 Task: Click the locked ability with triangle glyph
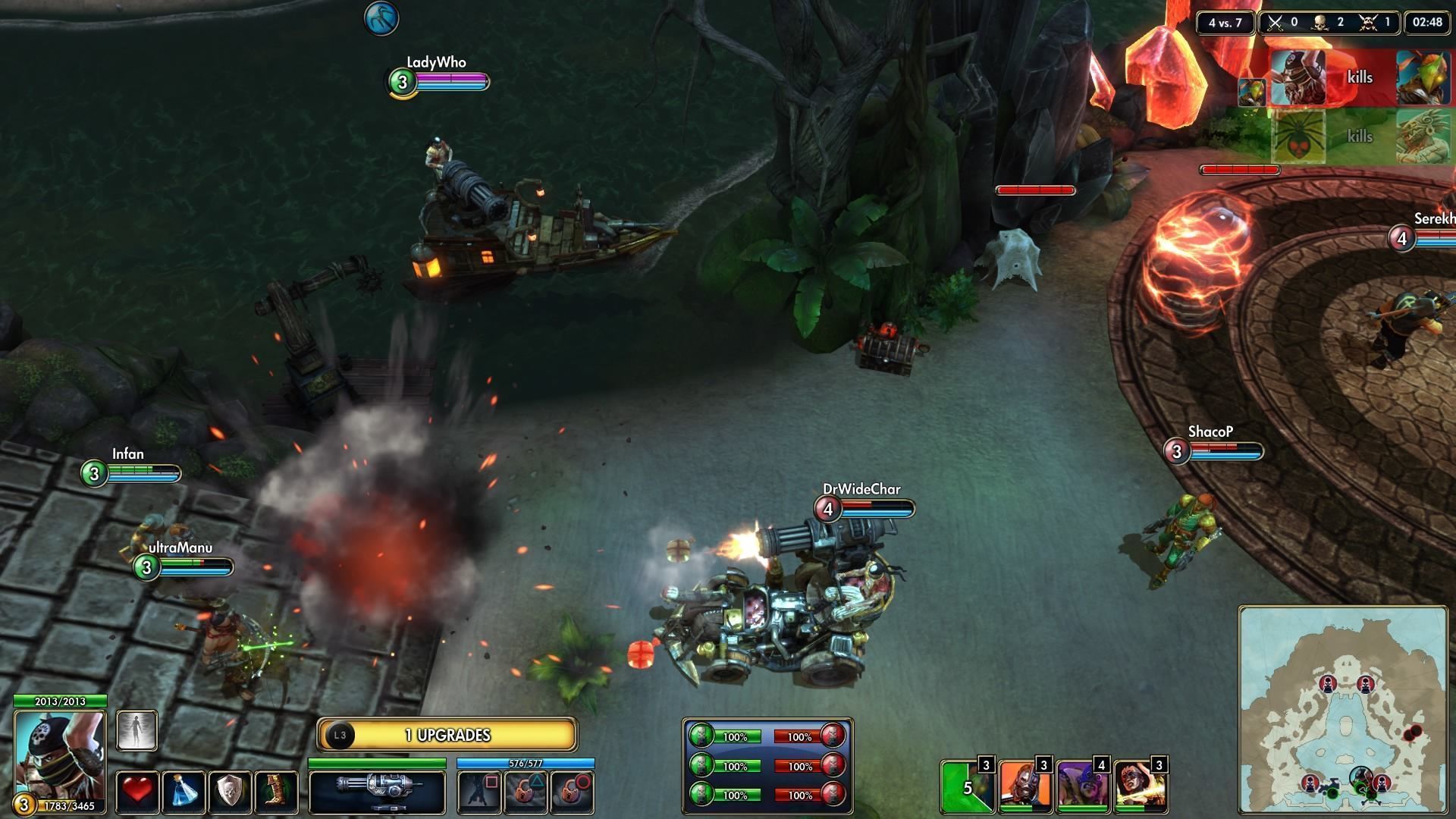click(526, 792)
